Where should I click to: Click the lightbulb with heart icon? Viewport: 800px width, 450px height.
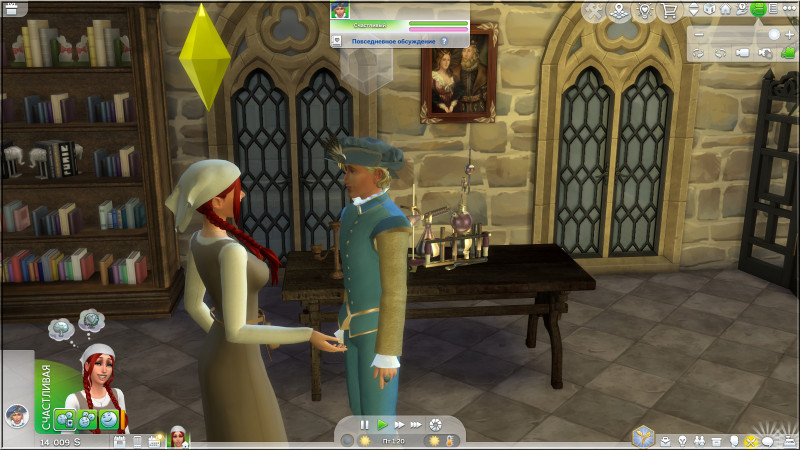[x=647, y=11]
